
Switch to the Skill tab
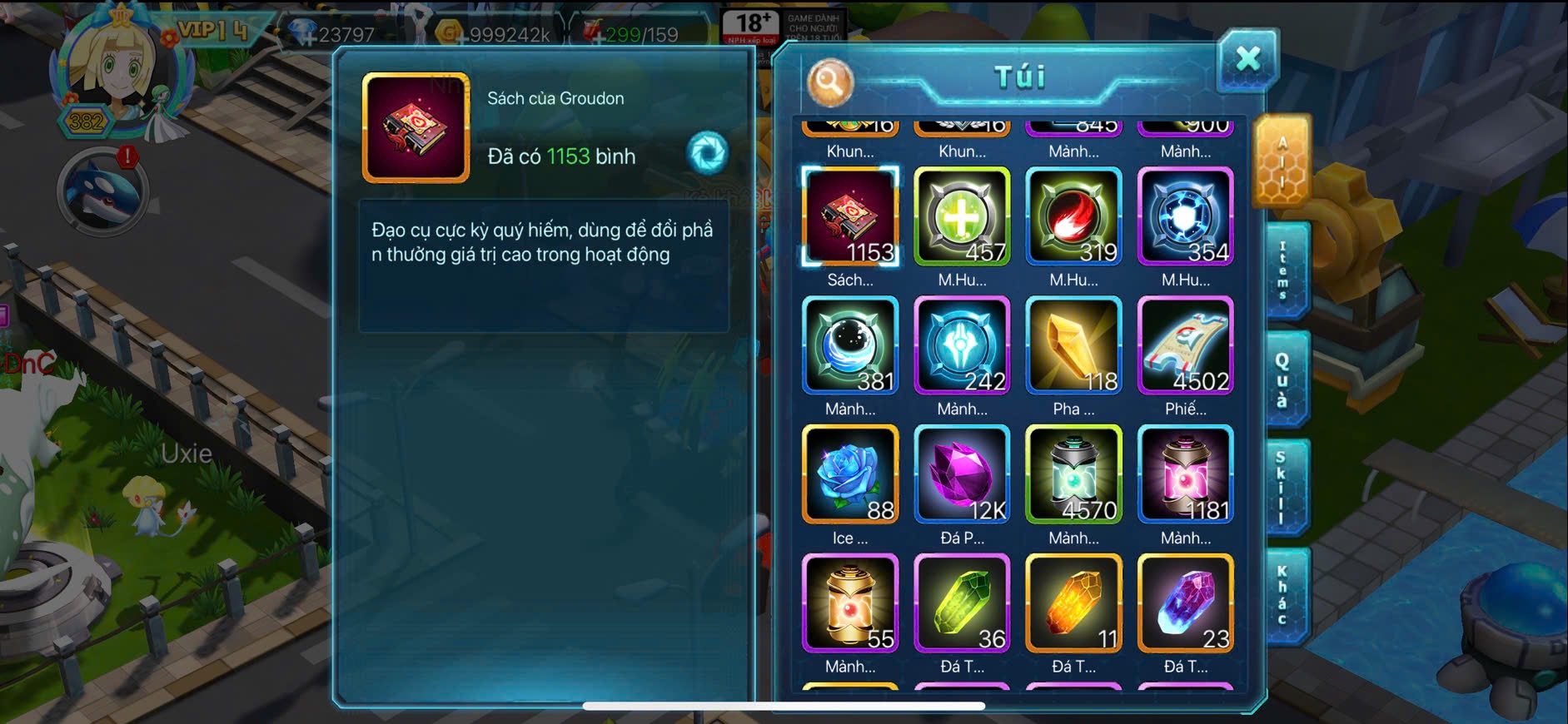[x=1282, y=487]
